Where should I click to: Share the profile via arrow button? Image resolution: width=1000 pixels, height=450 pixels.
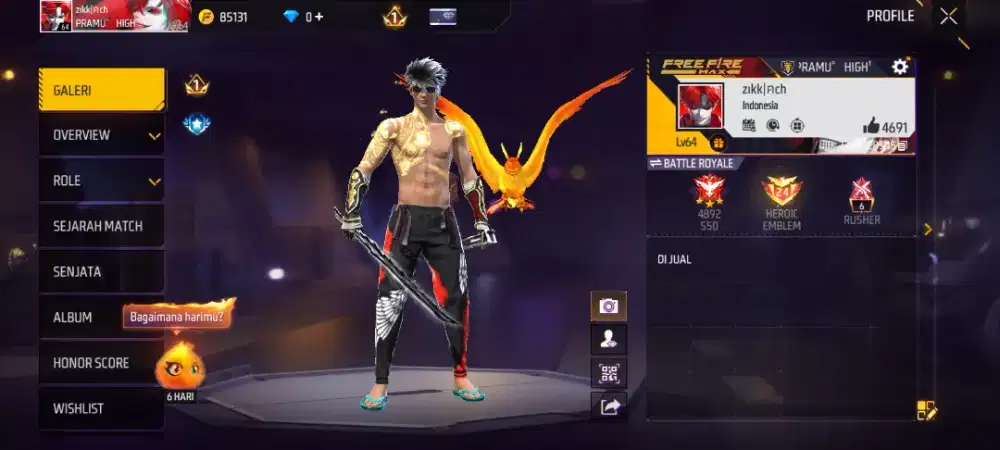click(x=608, y=406)
